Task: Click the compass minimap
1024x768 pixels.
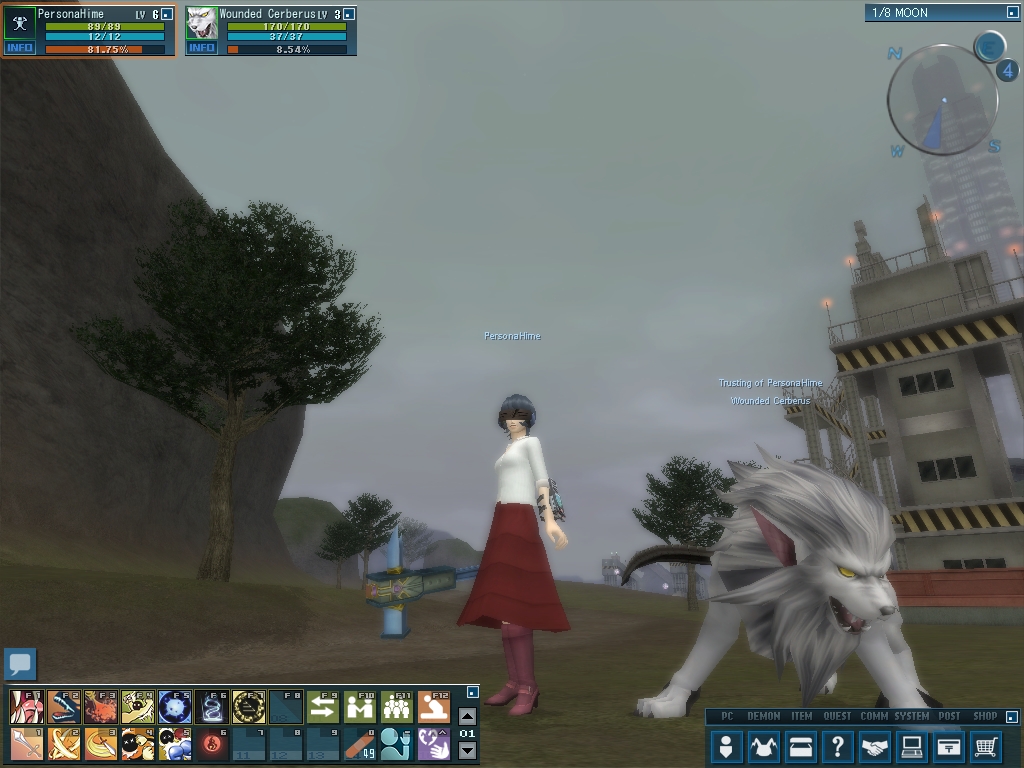Action: click(942, 101)
